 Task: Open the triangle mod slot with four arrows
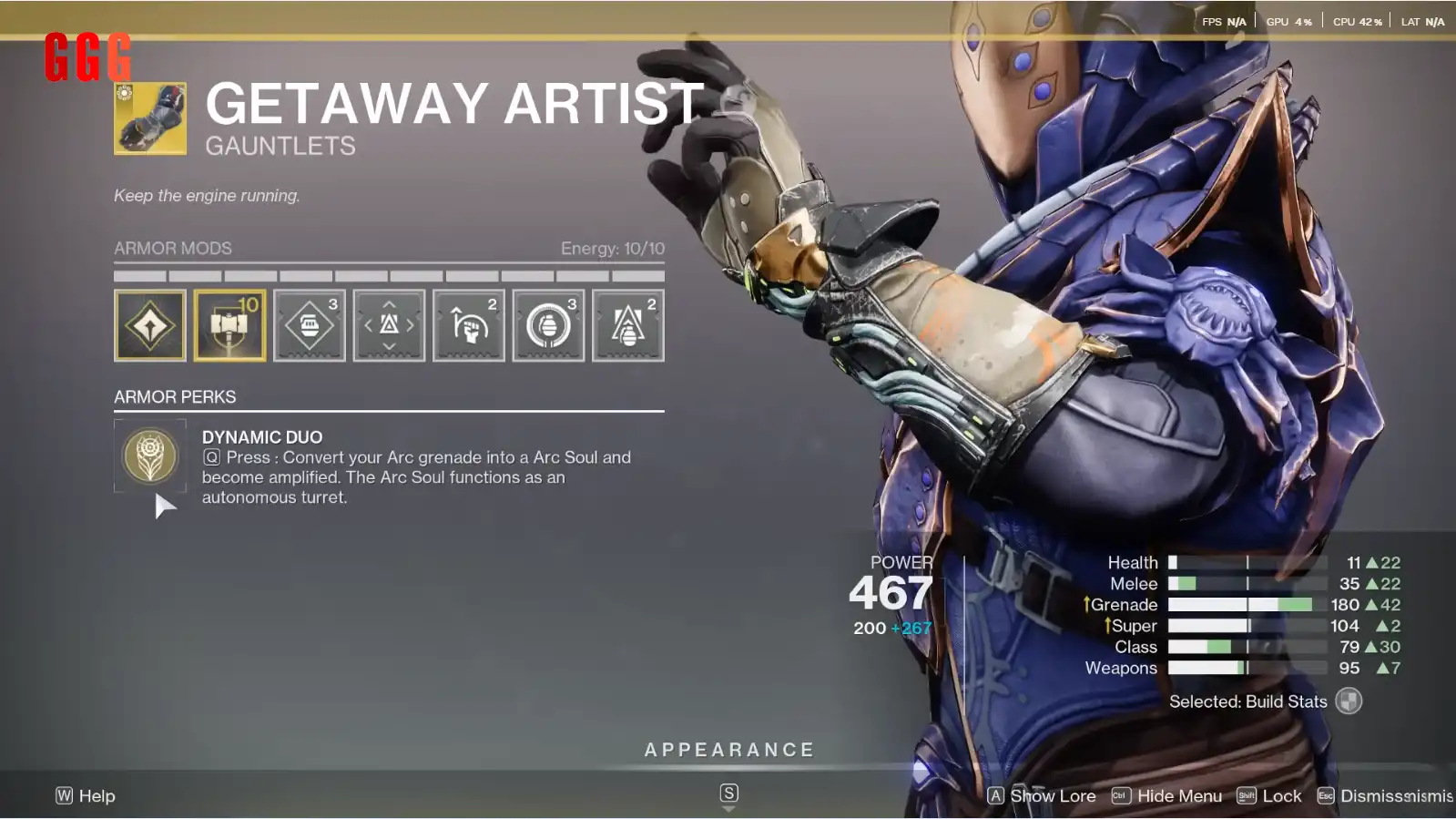tap(389, 325)
